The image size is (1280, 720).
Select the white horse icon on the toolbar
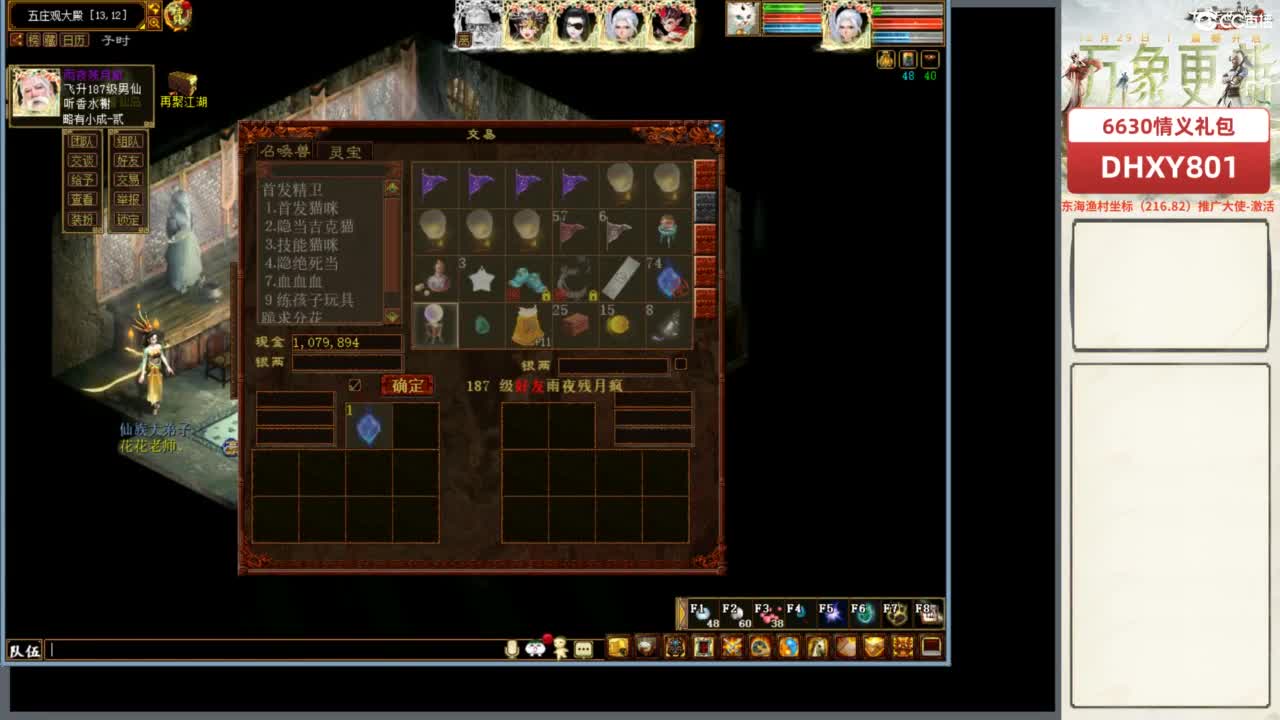(818, 648)
